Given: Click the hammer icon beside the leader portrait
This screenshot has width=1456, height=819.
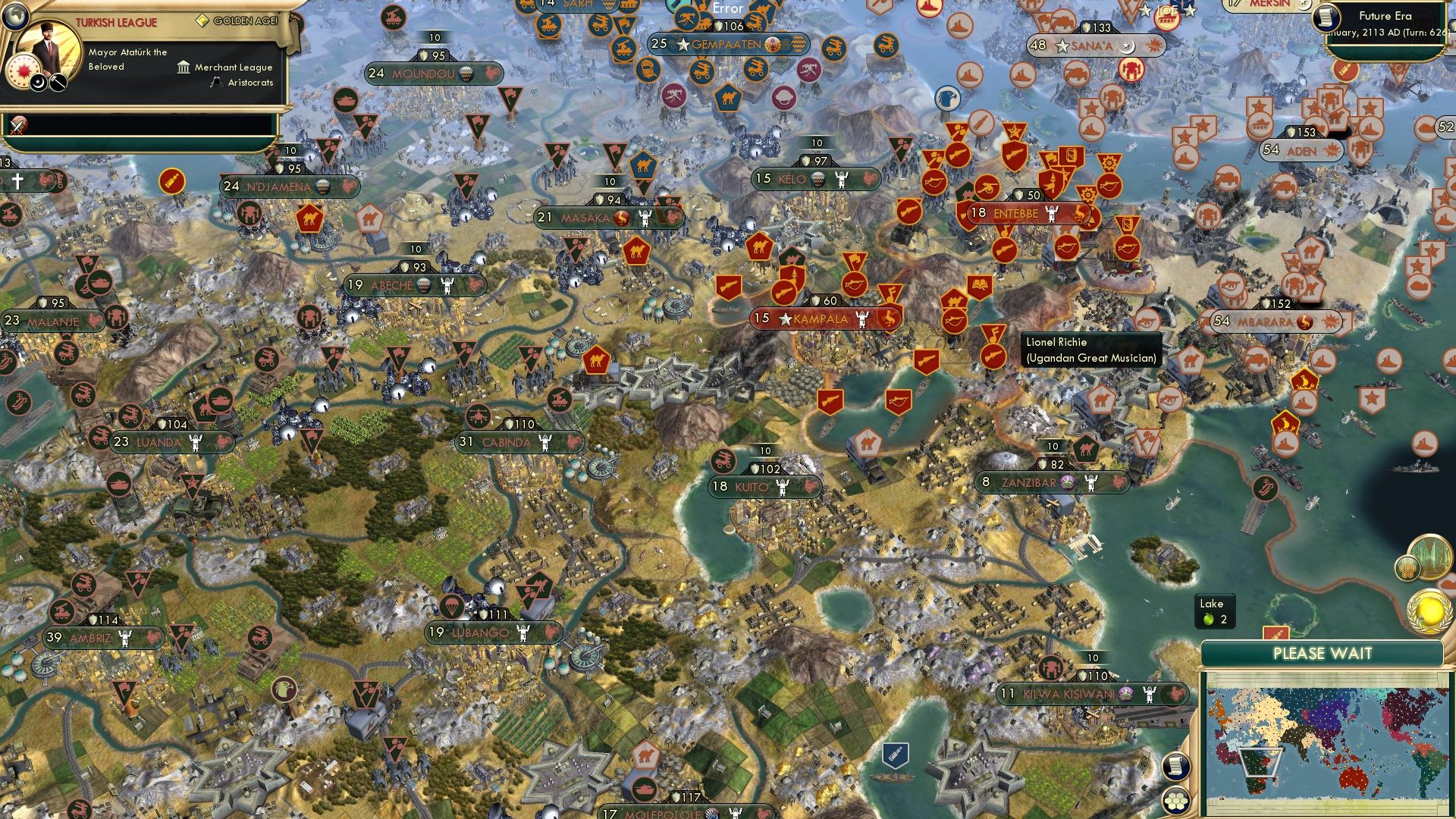Looking at the screenshot, I should click(58, 83).
